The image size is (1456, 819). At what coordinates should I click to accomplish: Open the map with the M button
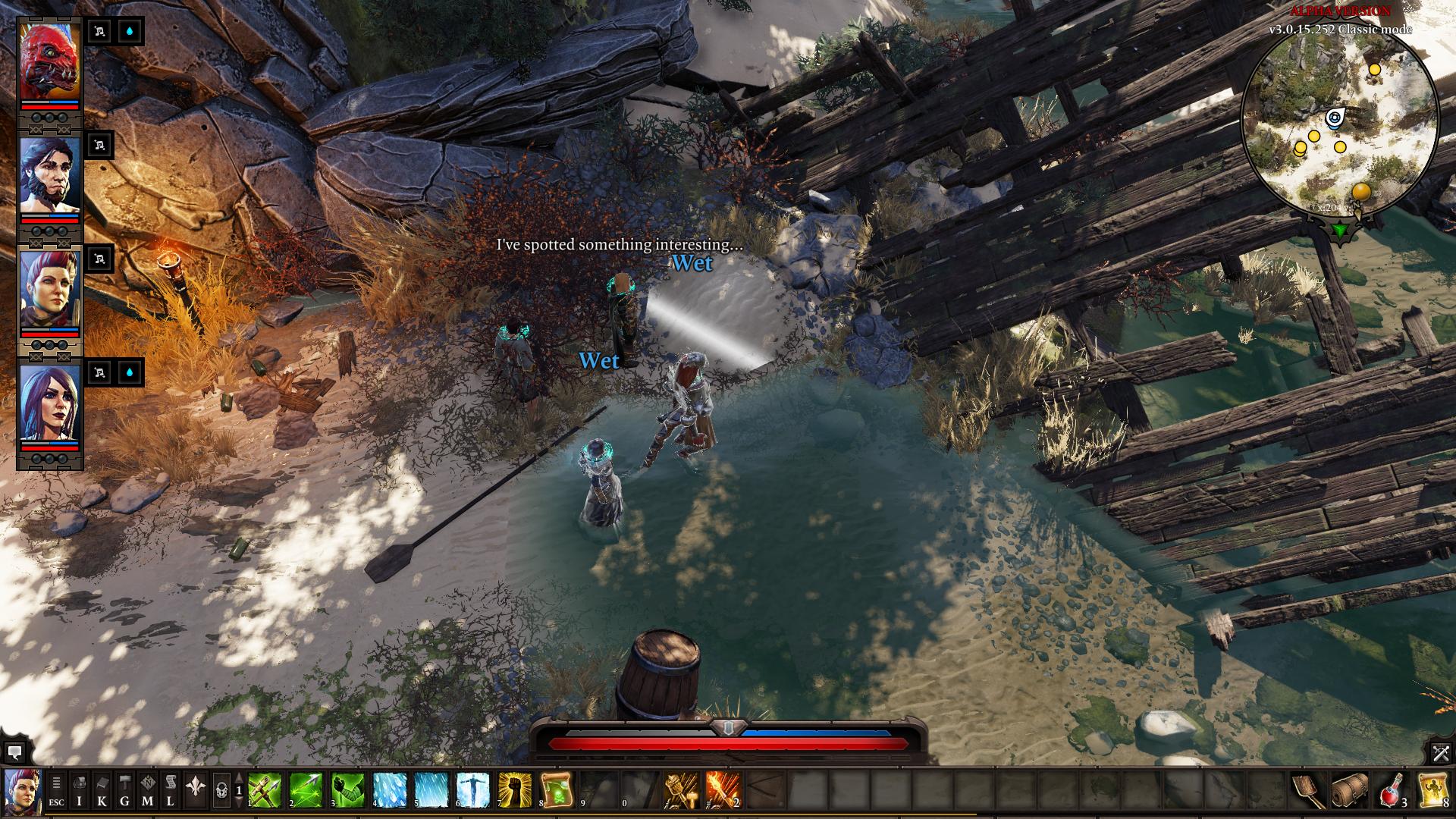[x=148, y=791]
